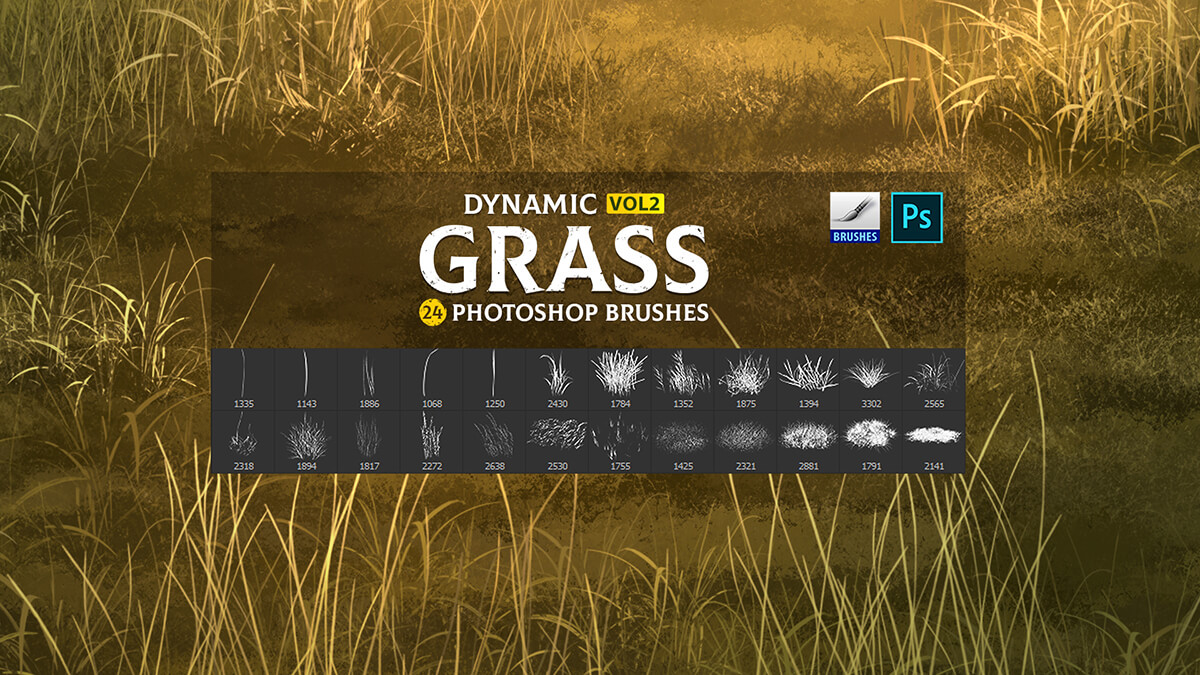1200x675 pixels.
Task: Select the brush preset numbered 2565
Action: [x=934, y=378]
